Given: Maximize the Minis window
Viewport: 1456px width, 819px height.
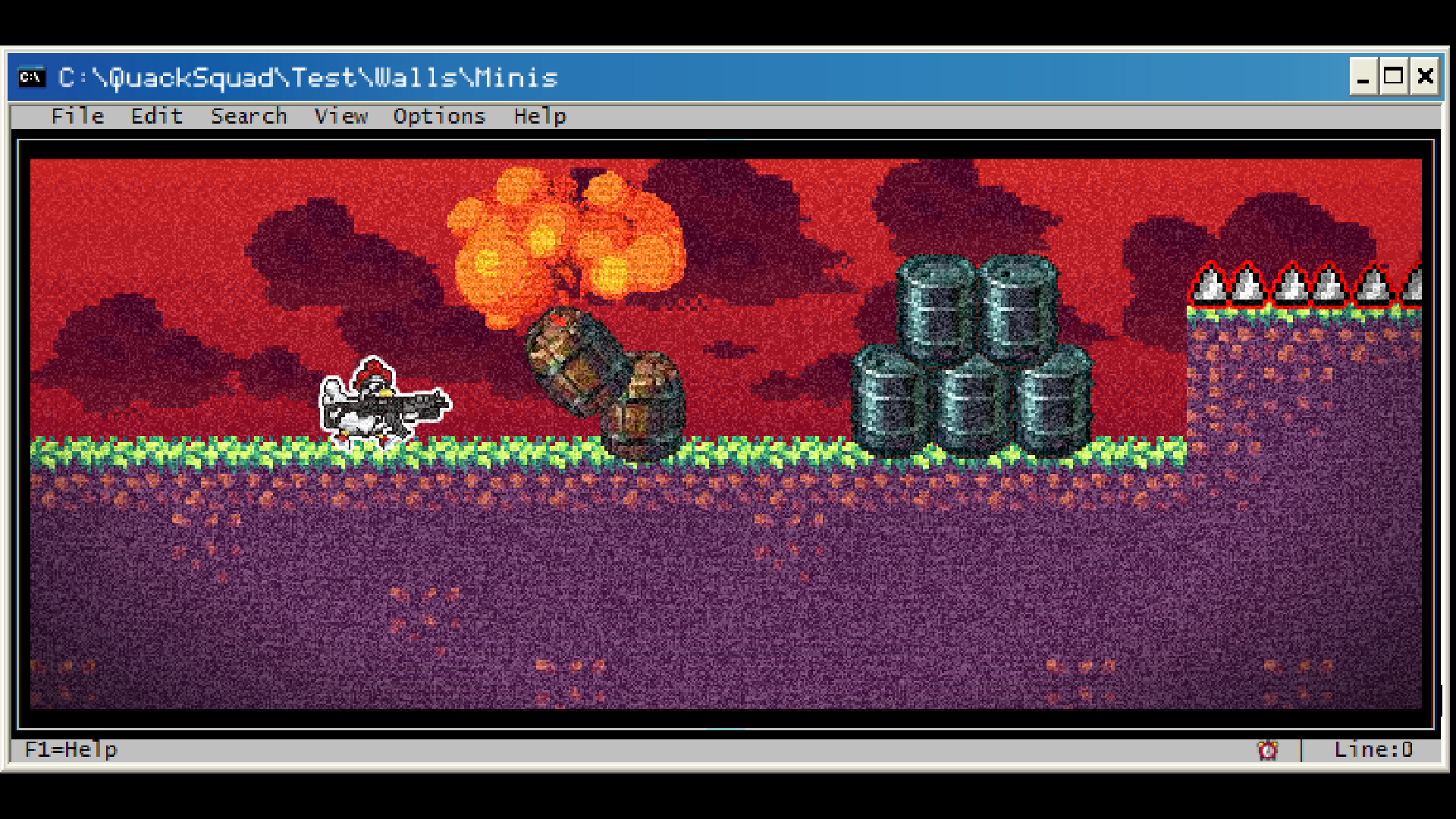Looking at the screenshot, I should [1394, 77].
